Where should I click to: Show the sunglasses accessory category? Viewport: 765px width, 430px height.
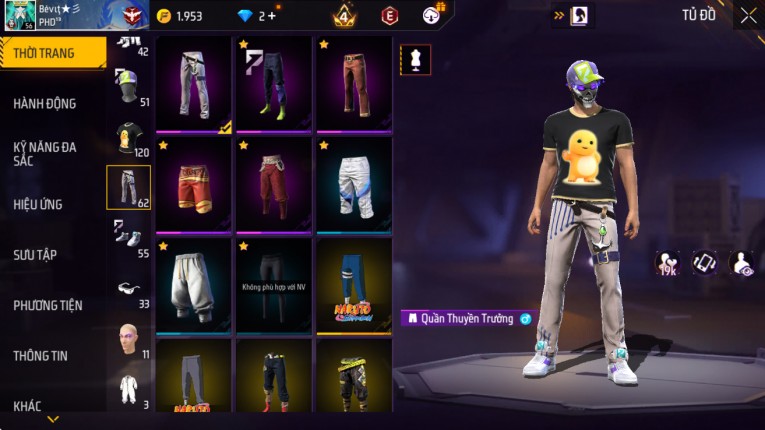128,290
